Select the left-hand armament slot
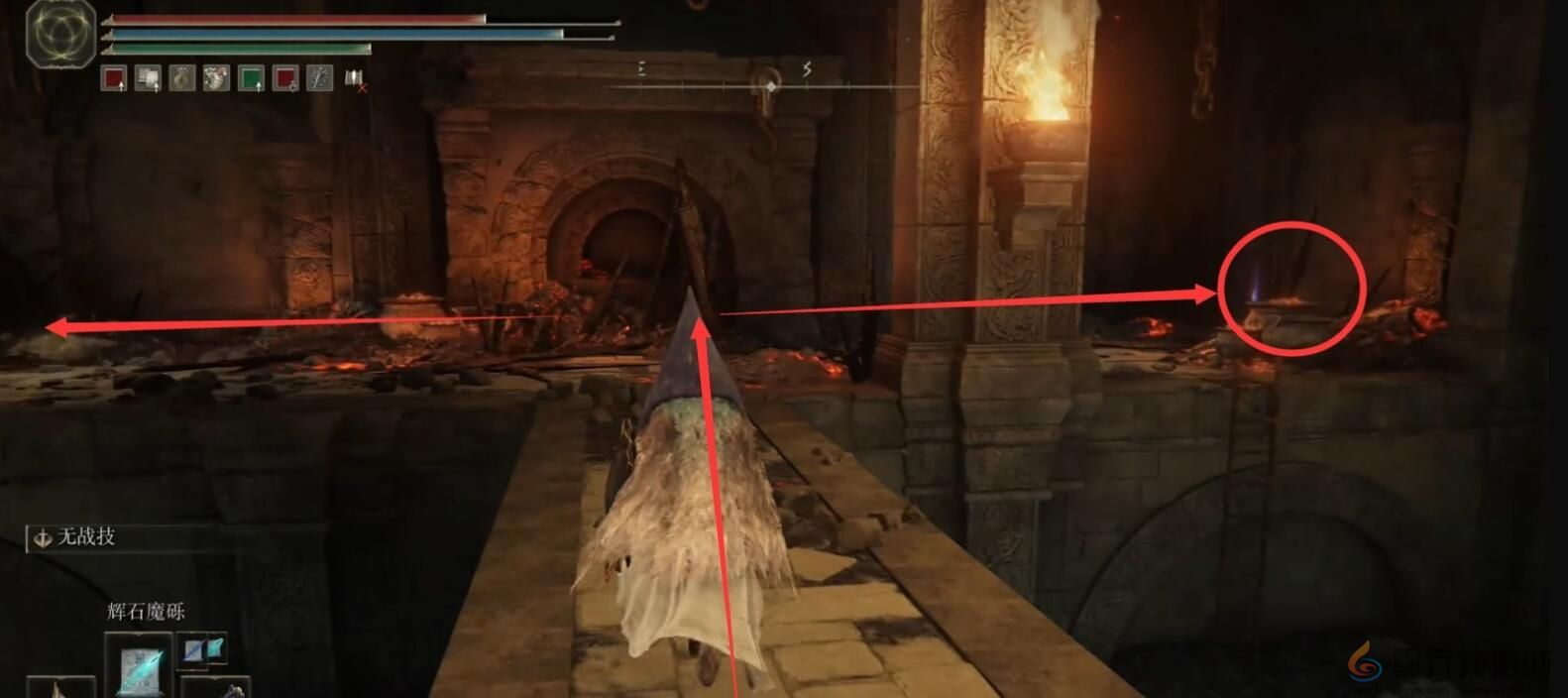Image resolution: width=1568 pixels, height=698 pixels. pyautogui.click(x=59, y=688)
